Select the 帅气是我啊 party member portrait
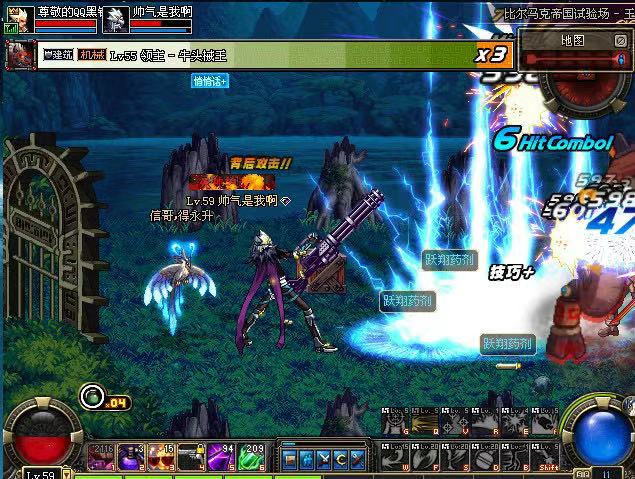 (x=116, y=19)
